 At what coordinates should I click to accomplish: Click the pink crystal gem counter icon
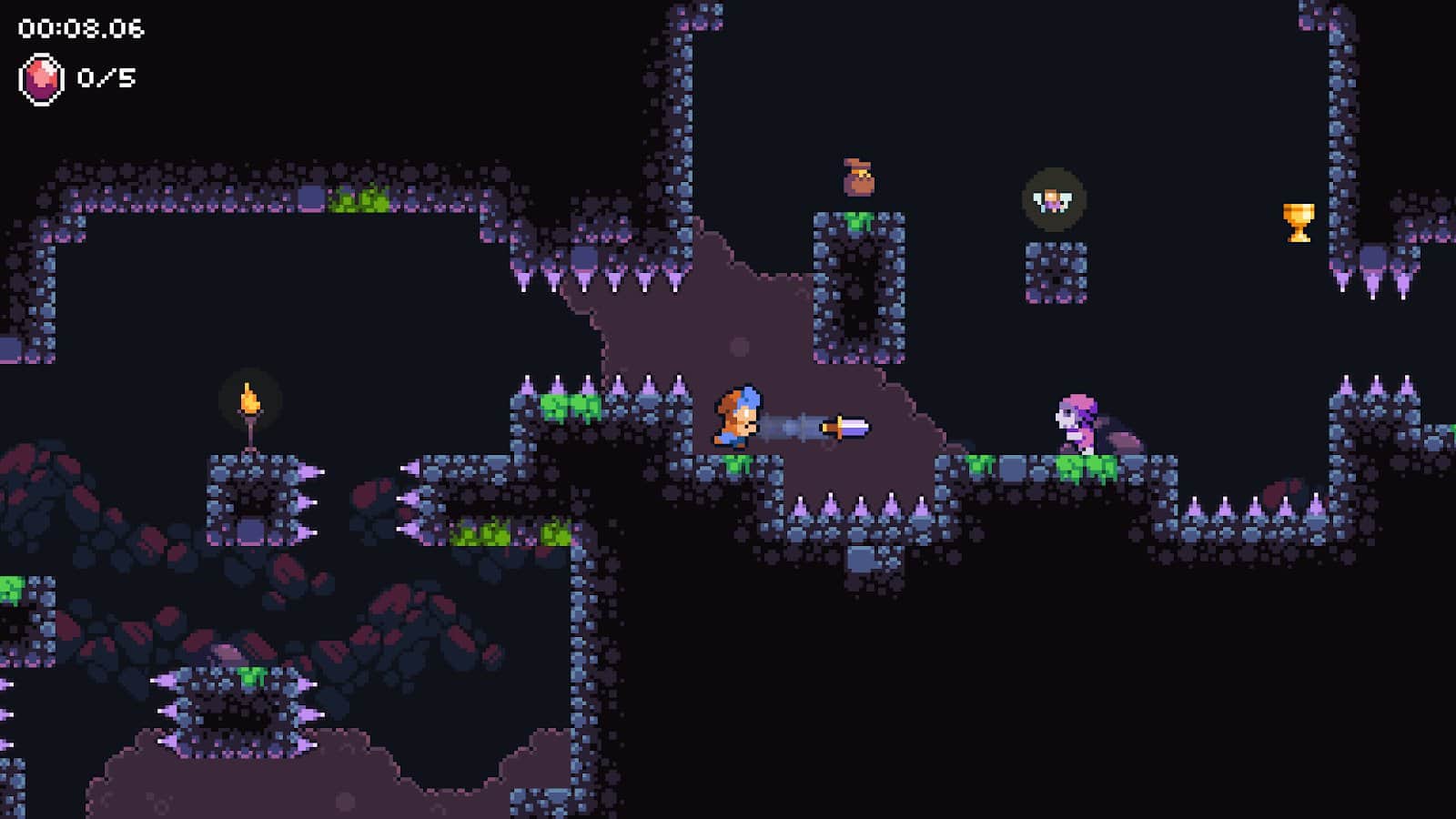click(x=41, y=77)
